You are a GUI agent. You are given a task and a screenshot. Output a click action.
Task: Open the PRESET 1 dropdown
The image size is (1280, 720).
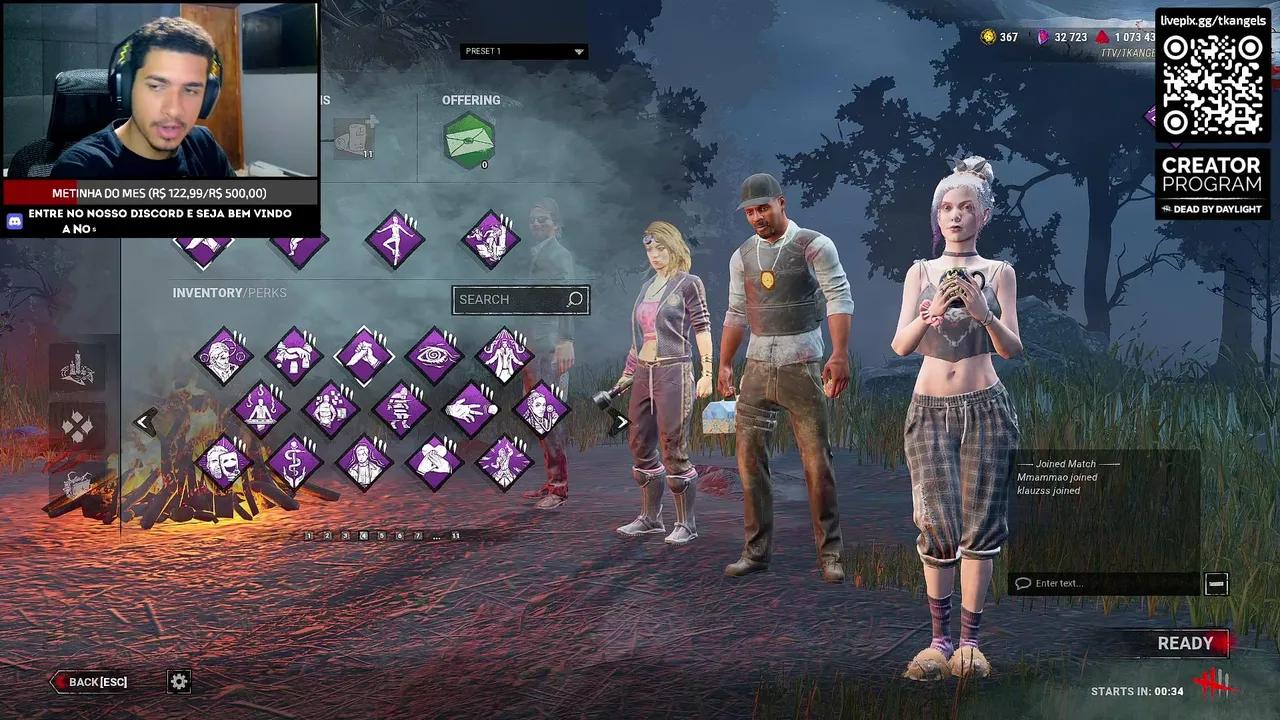coord(524,51)
